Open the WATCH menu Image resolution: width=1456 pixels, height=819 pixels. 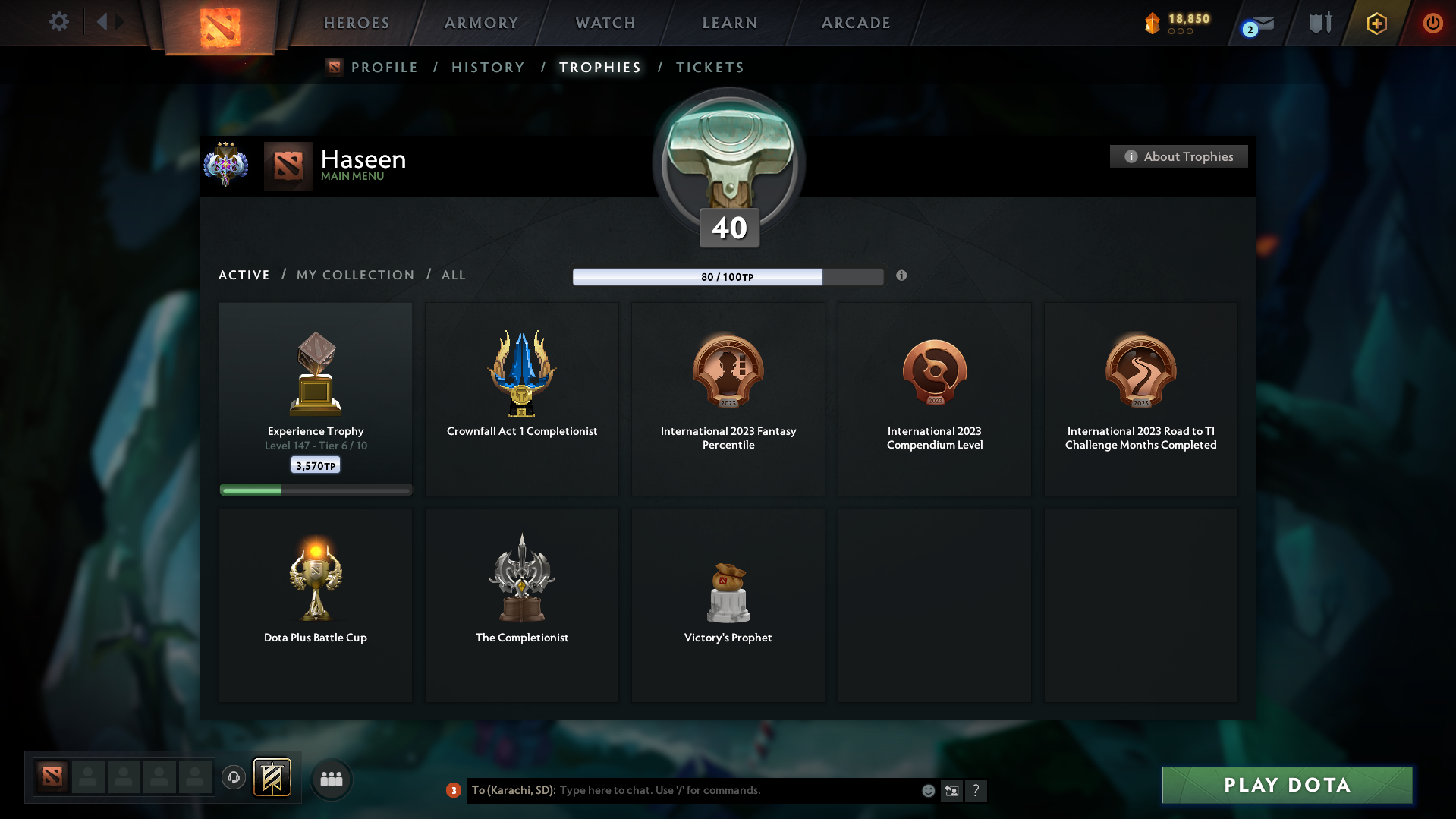tap(605, 23)
